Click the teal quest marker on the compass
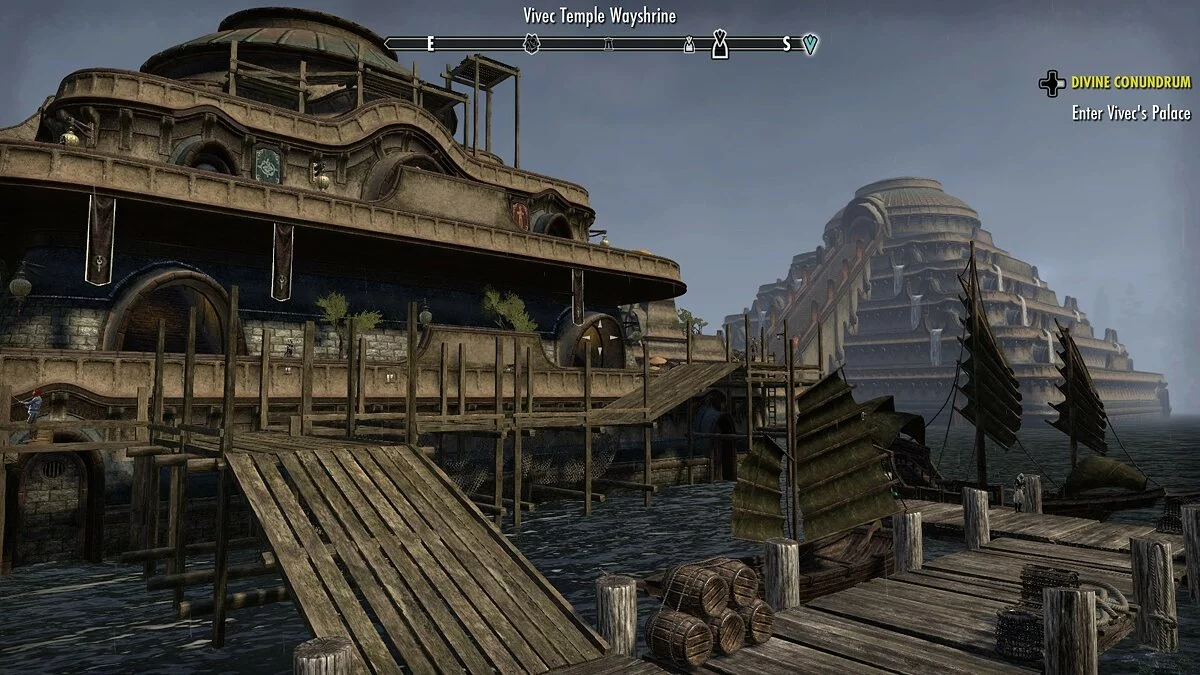 [x=810, y=44]
